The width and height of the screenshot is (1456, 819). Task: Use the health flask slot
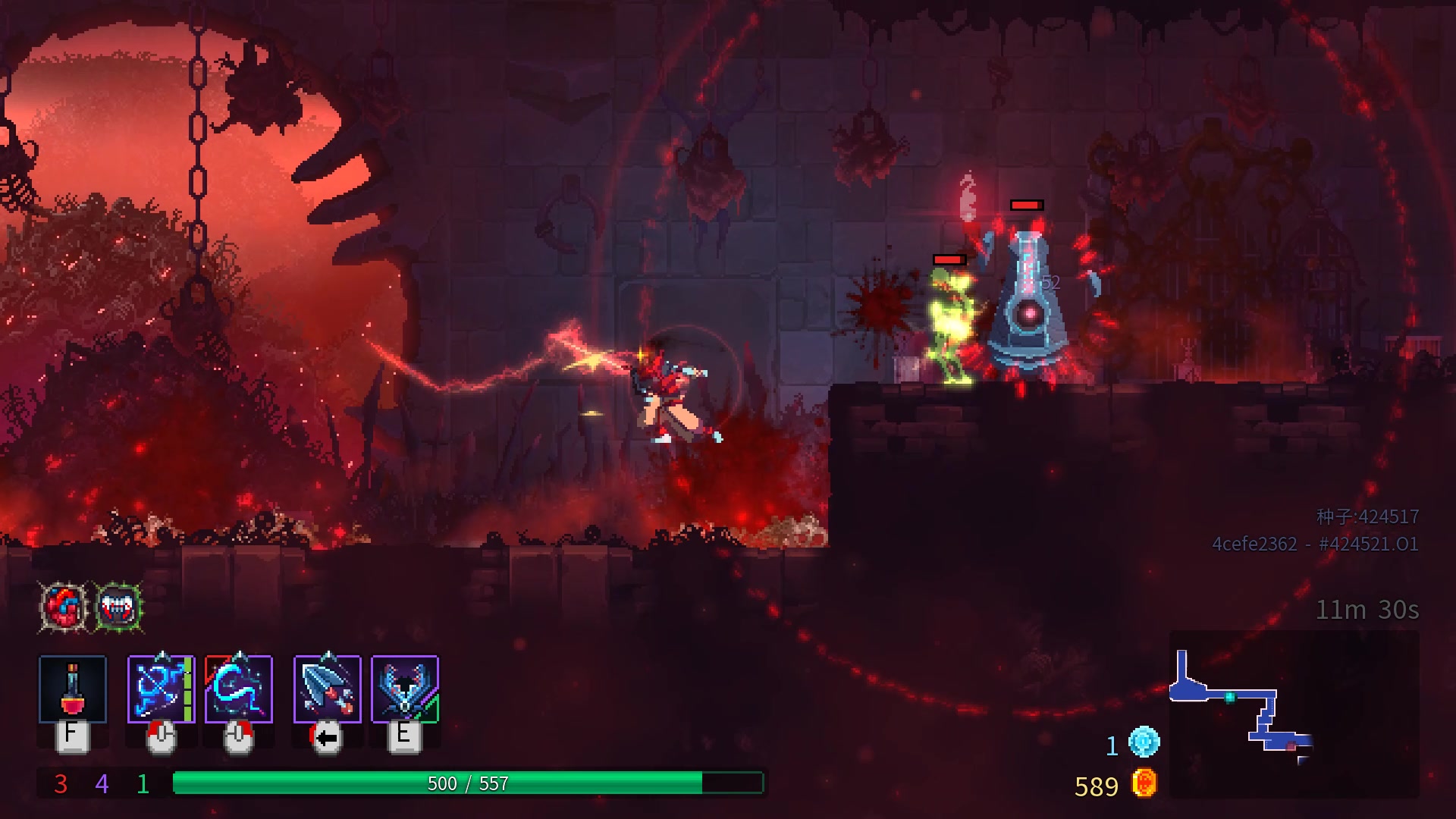[73, 689]
